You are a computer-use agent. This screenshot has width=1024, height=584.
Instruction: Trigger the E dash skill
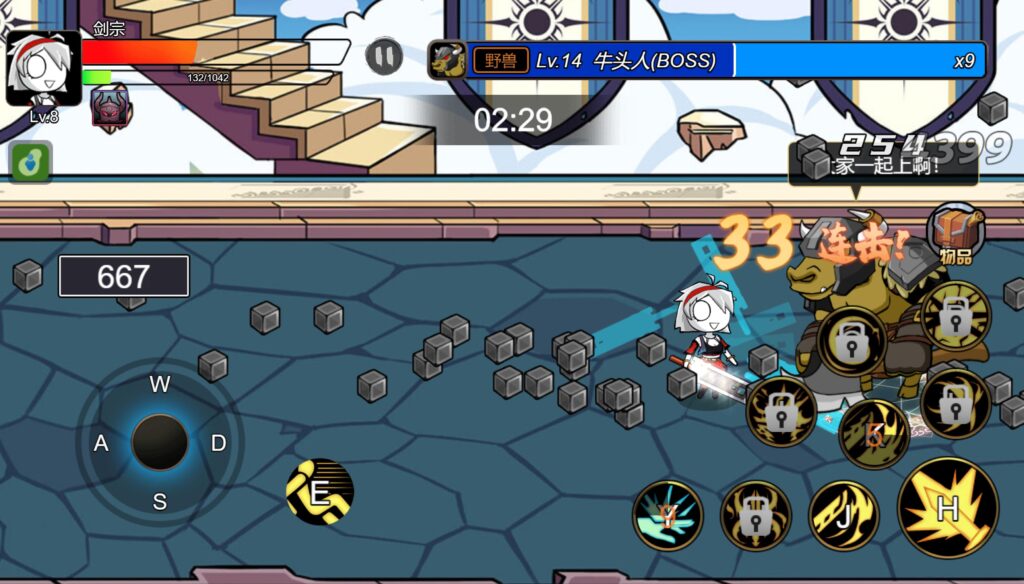click(x=320, y=492)
